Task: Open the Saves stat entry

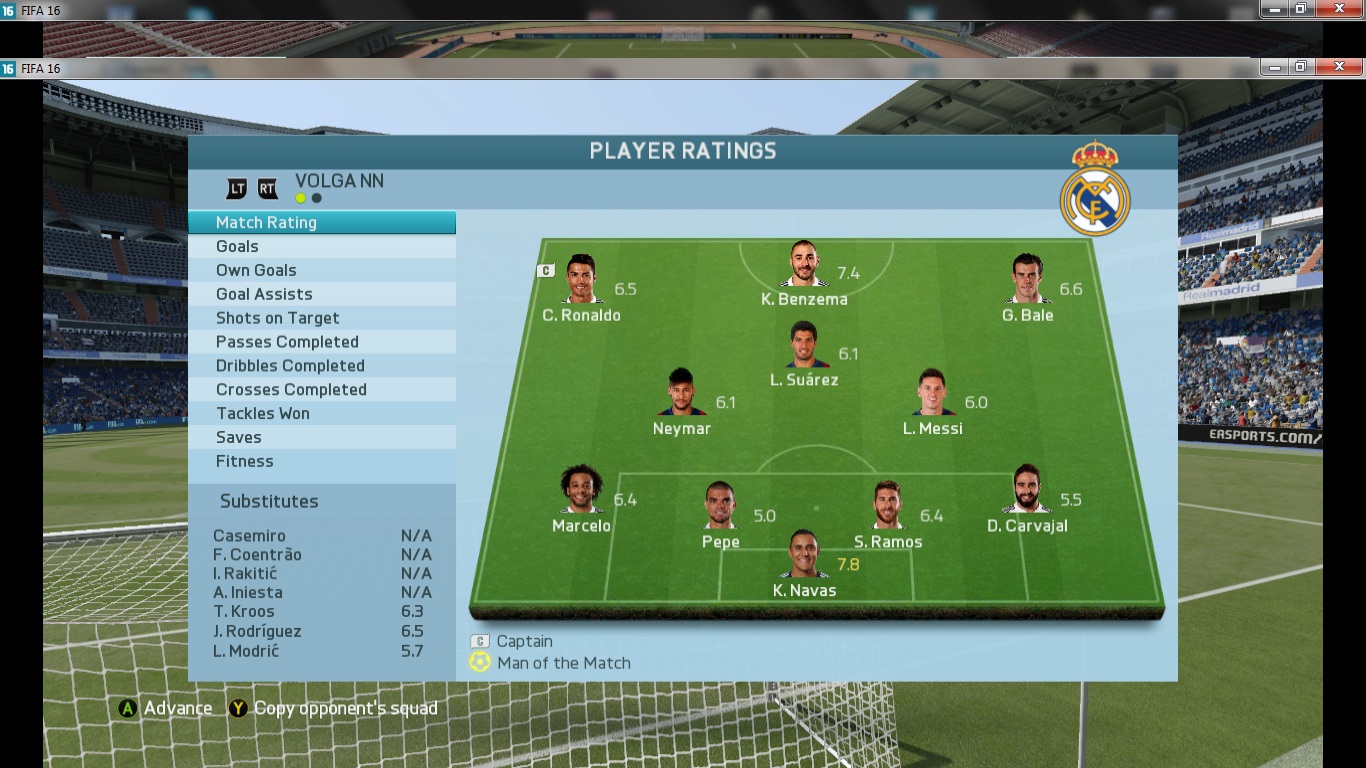Action: (321, 438)
